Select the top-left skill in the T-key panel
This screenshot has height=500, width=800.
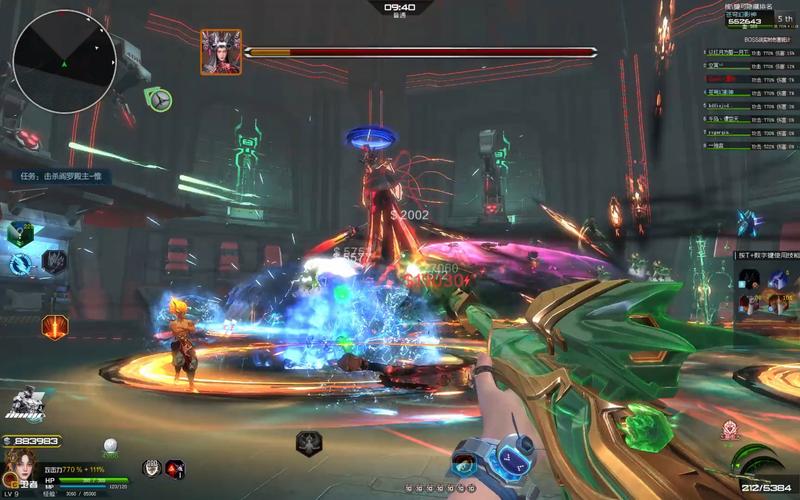[x=748, y=280]
